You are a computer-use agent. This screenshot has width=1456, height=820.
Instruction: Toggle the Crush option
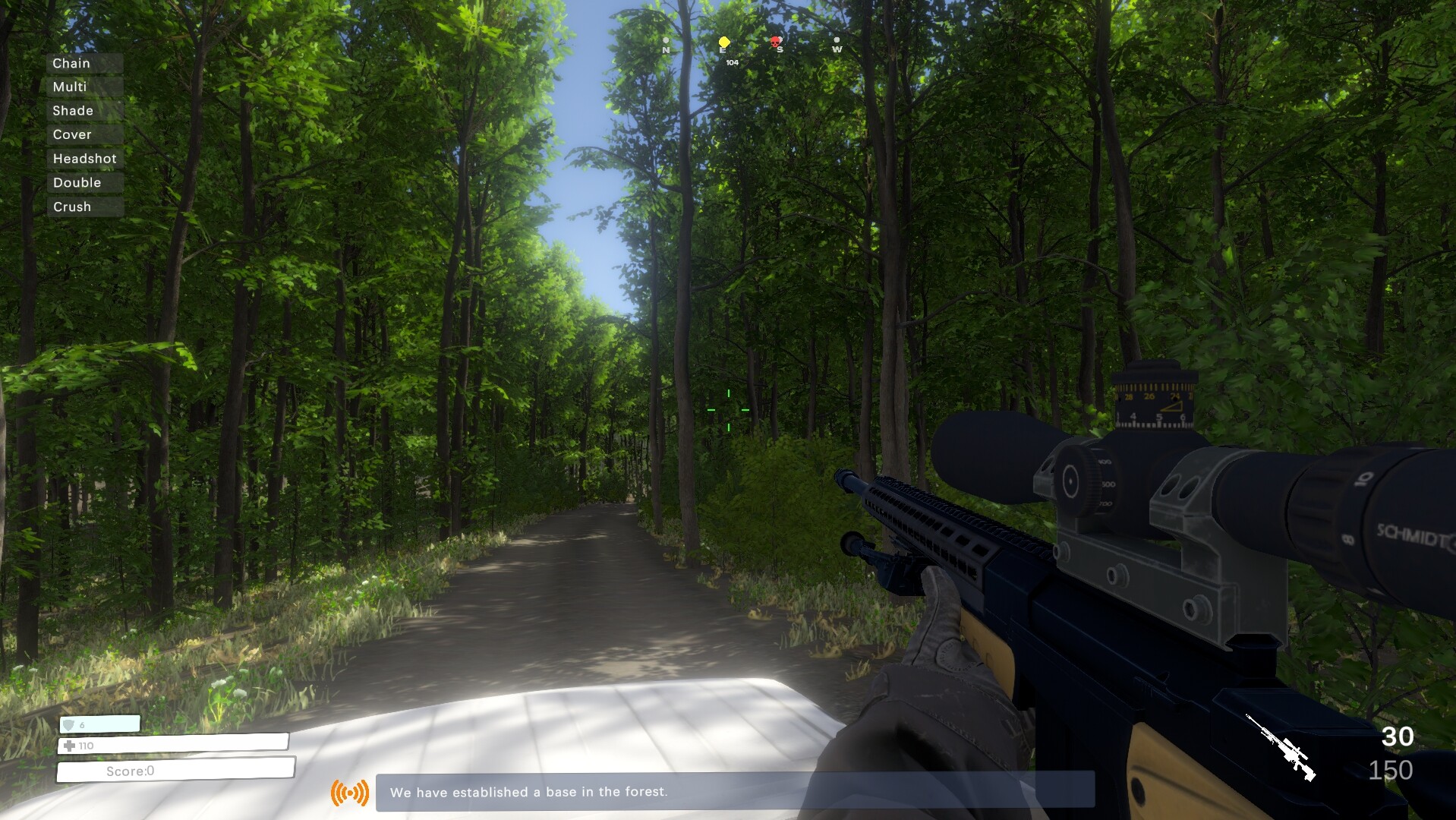(72, 207)
